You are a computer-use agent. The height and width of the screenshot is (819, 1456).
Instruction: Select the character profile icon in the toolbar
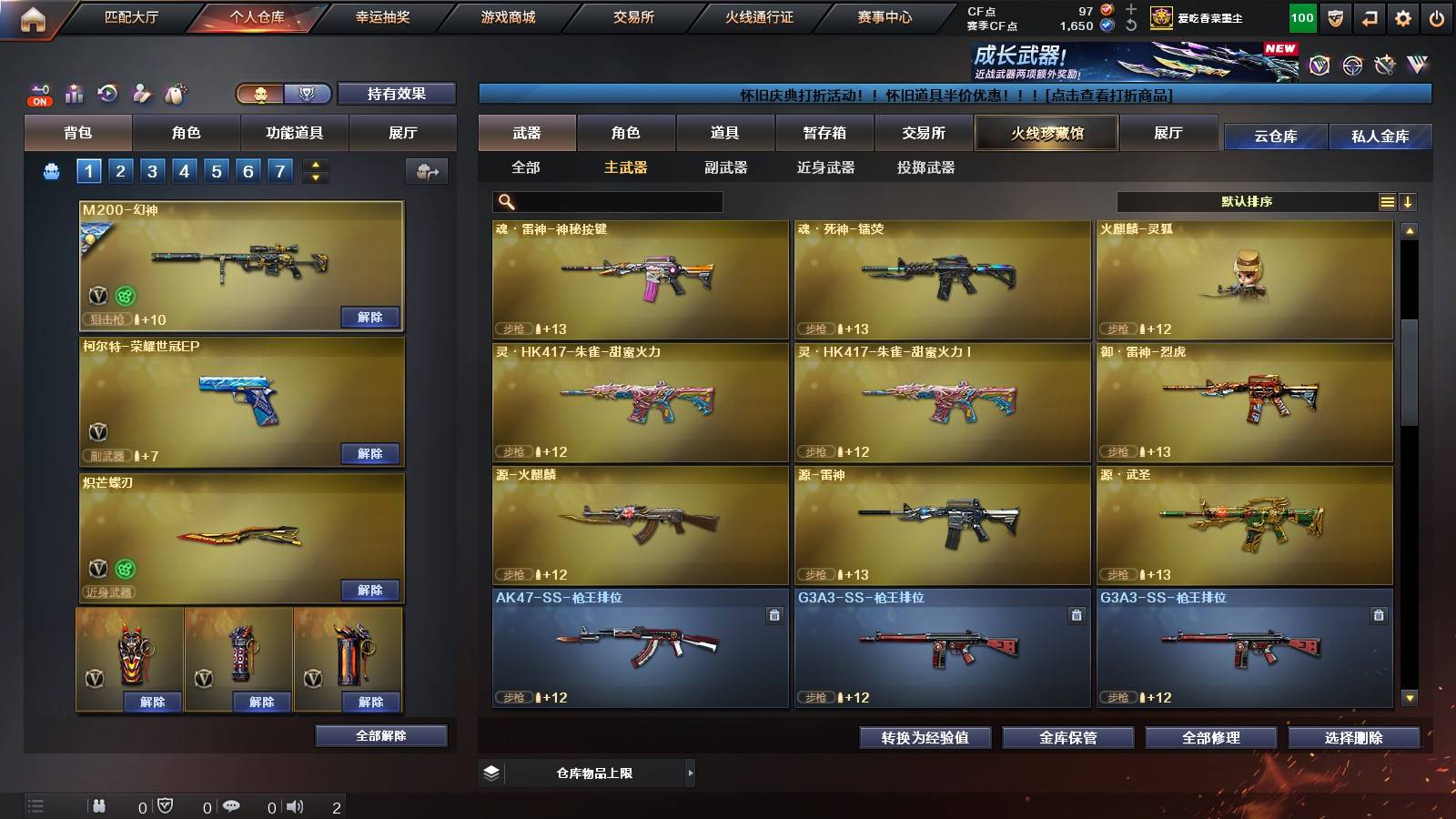[x=141, y=91]
